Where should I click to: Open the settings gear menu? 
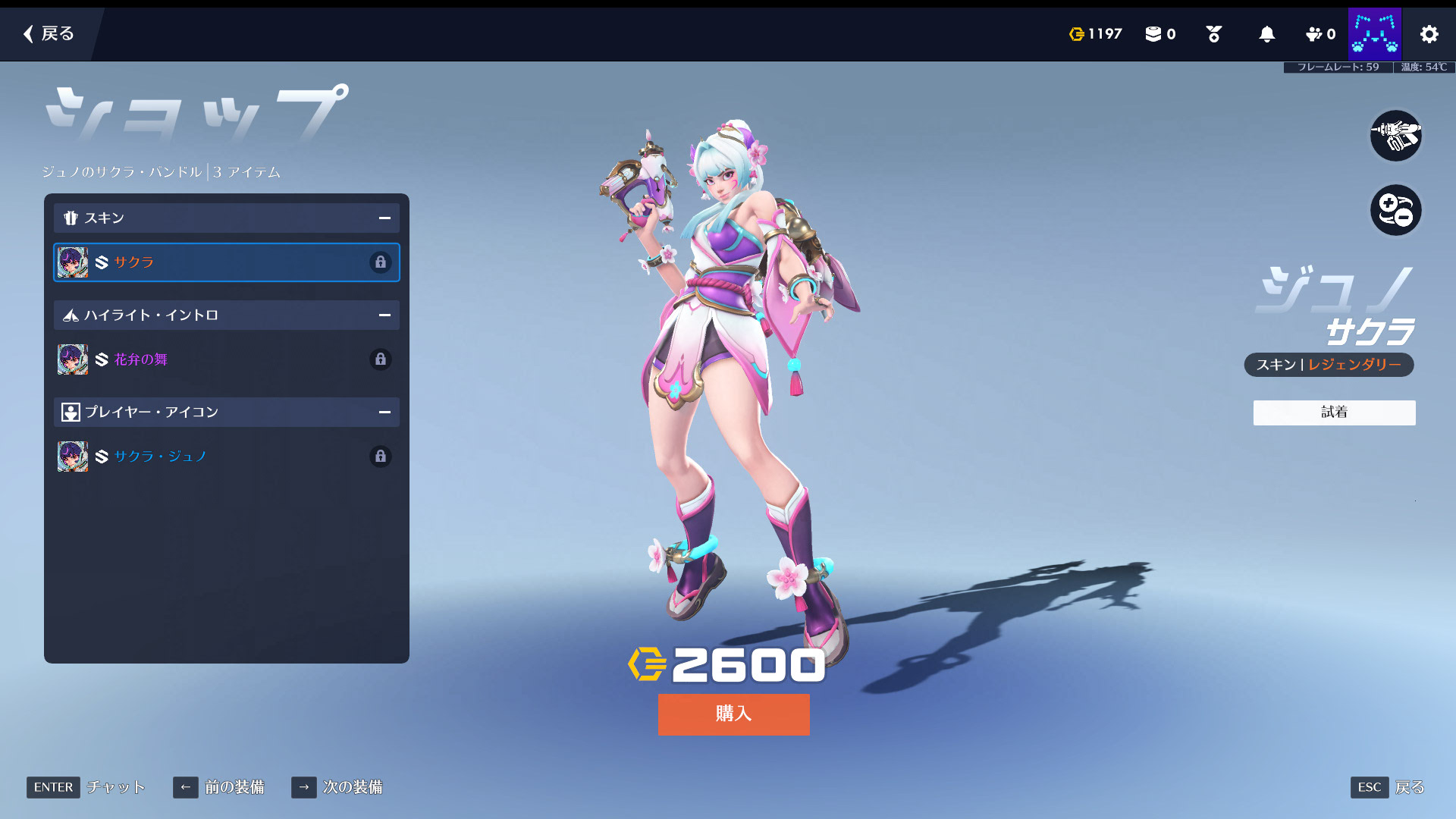(1429, 34)
